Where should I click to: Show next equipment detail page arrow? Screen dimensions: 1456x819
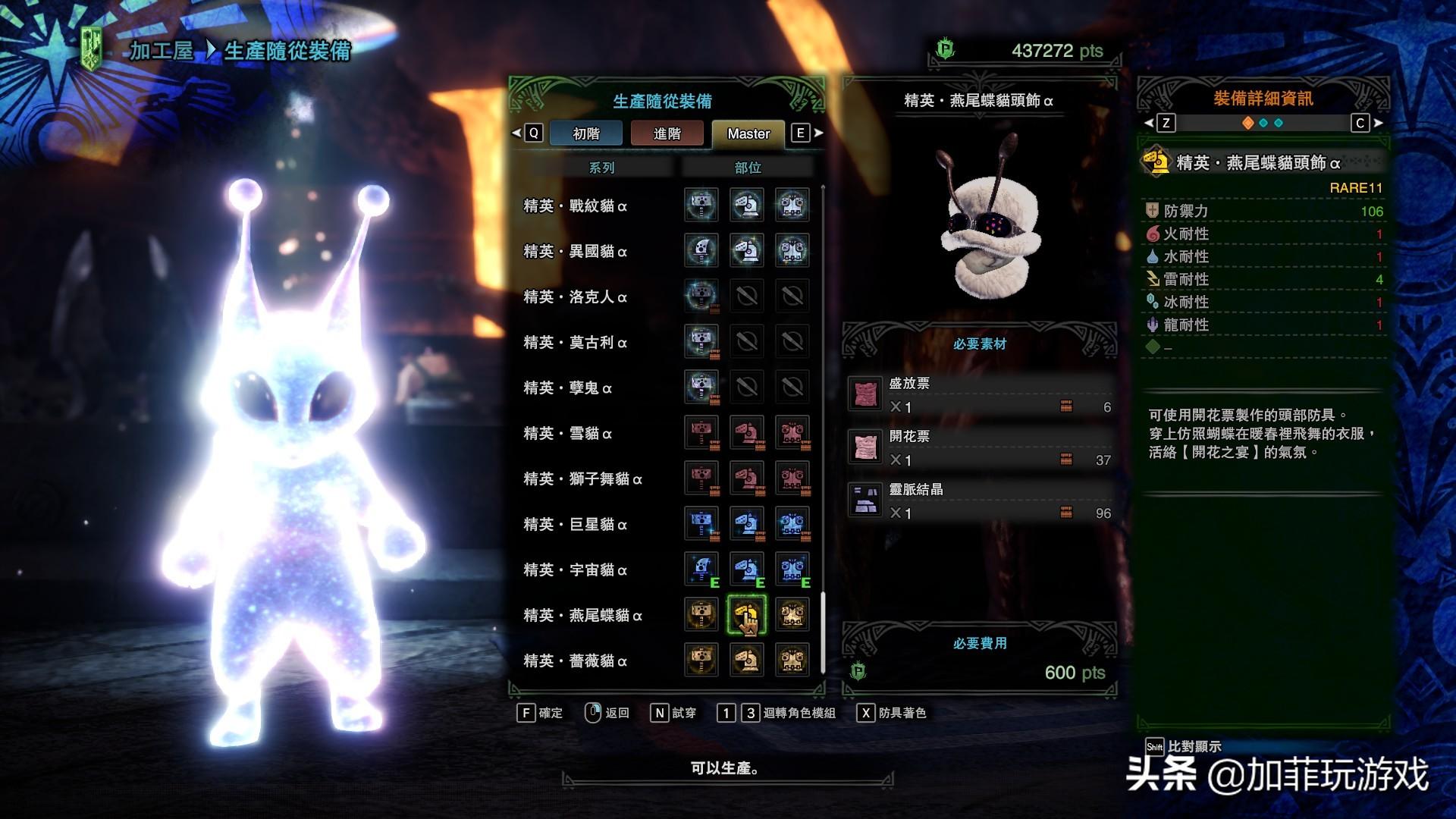click(x=1379, y=123)
